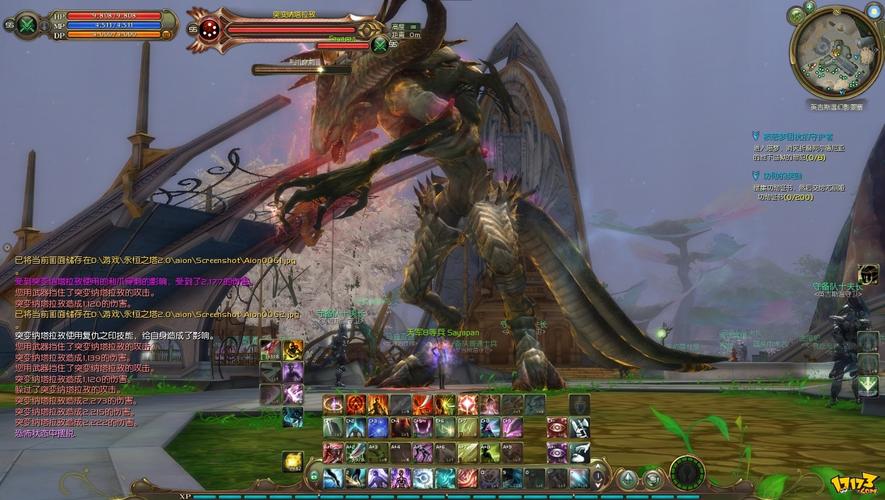Screen dimensions: 885x500
Task: Select the boss target portrait frame
Action: [206, 28]
